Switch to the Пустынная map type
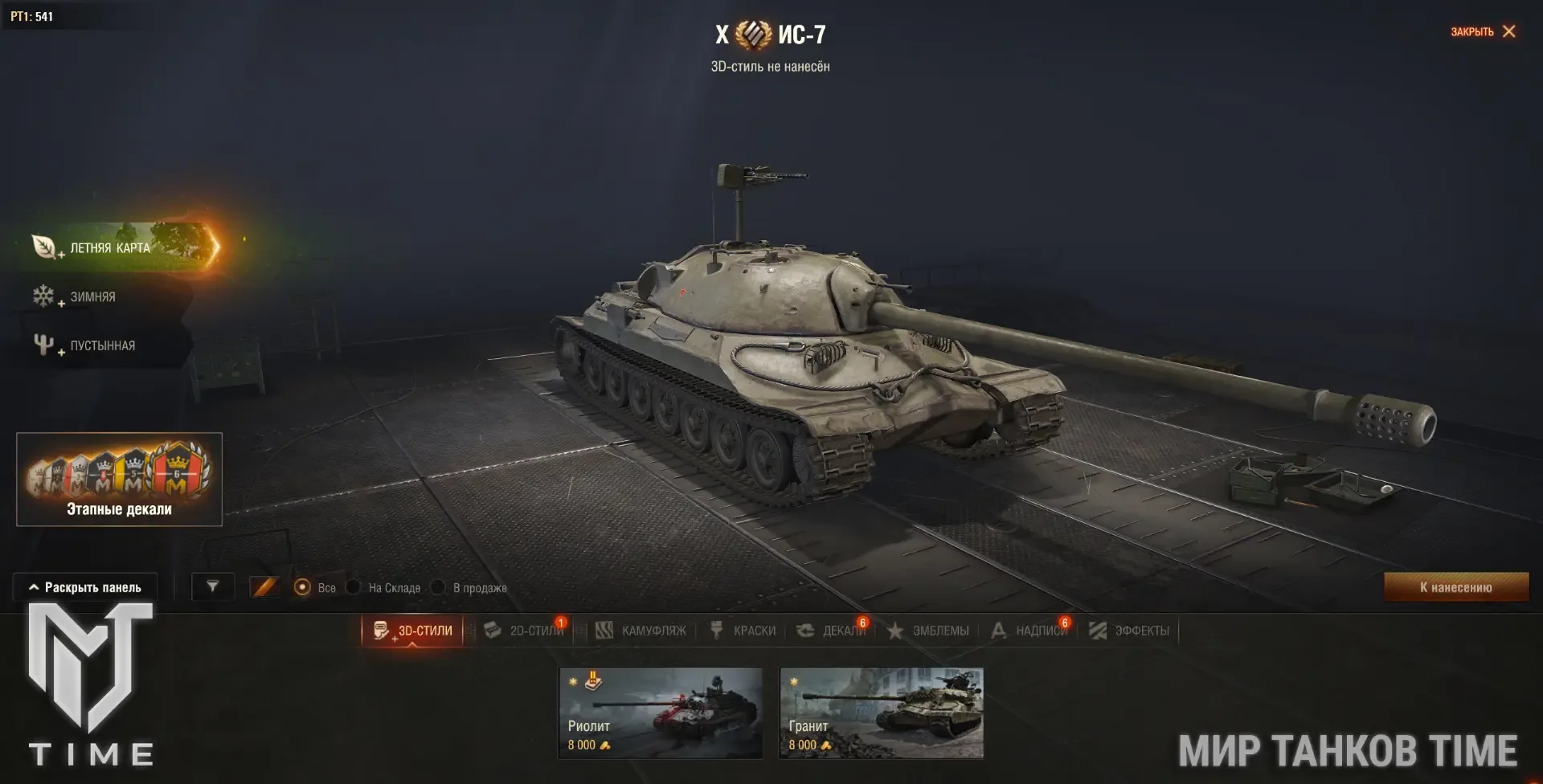The width and height of the screenshot is (1543, 784). coord(102,345)
